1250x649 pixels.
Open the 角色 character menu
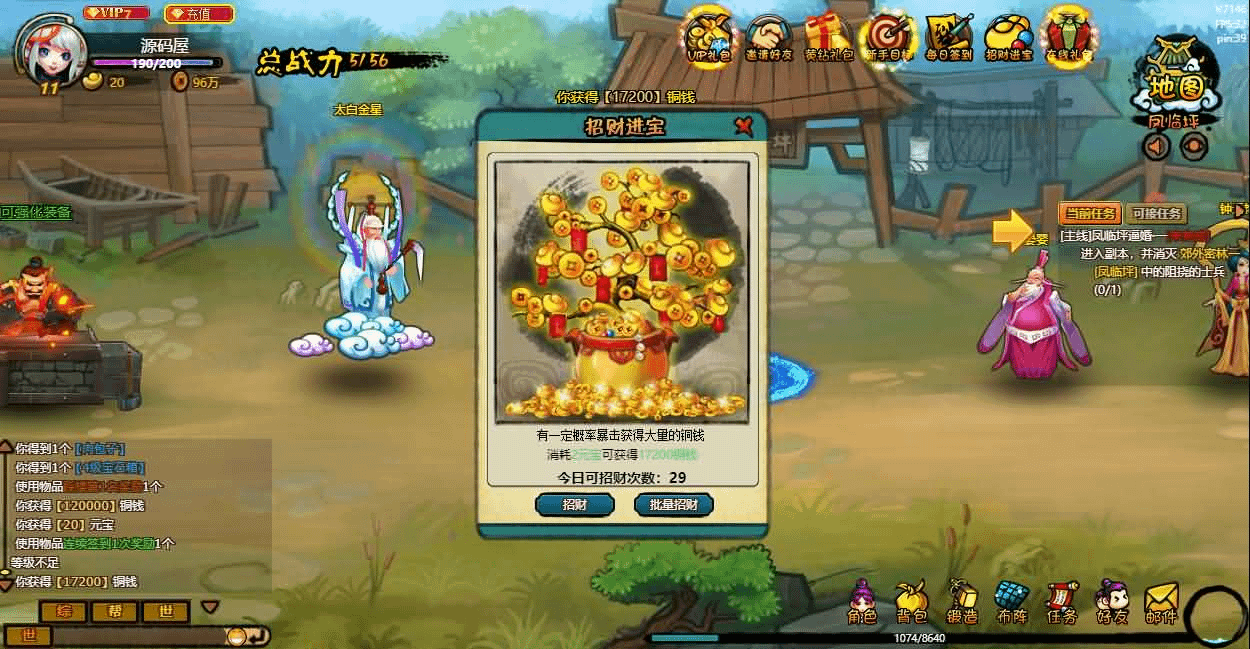[862, 603]
